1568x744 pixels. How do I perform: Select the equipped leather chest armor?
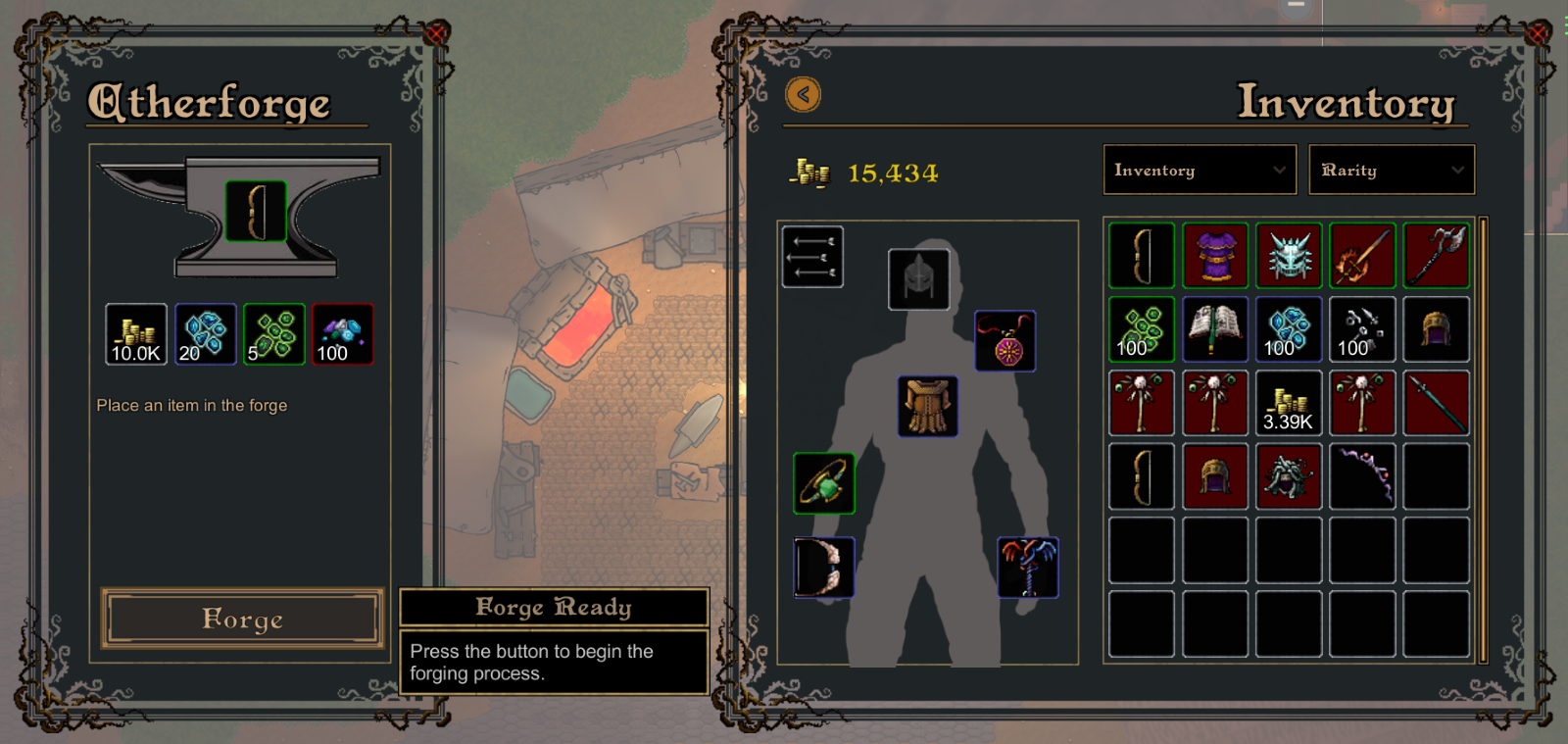[927, 406]
